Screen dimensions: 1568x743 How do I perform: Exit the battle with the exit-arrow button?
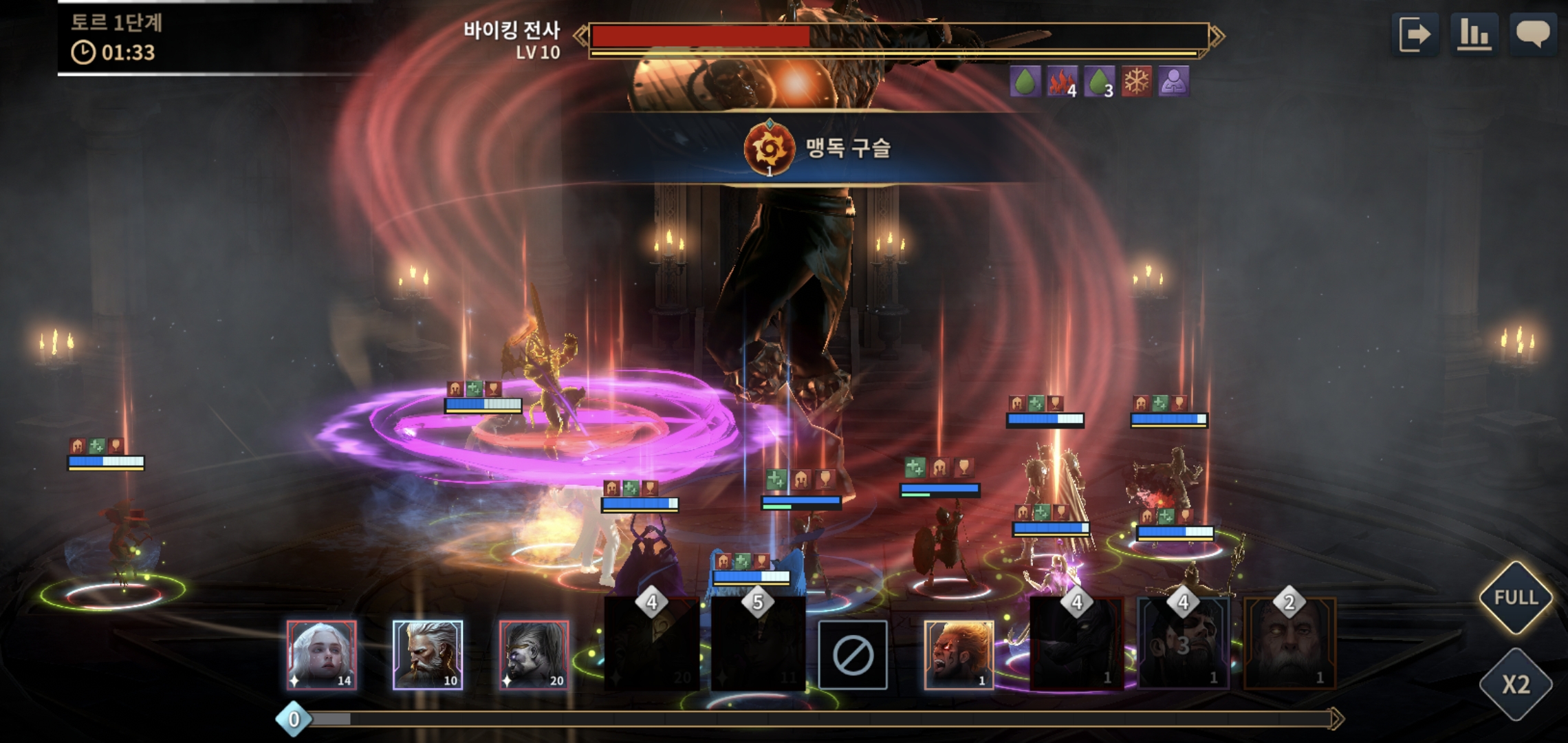pos(1415,34)
